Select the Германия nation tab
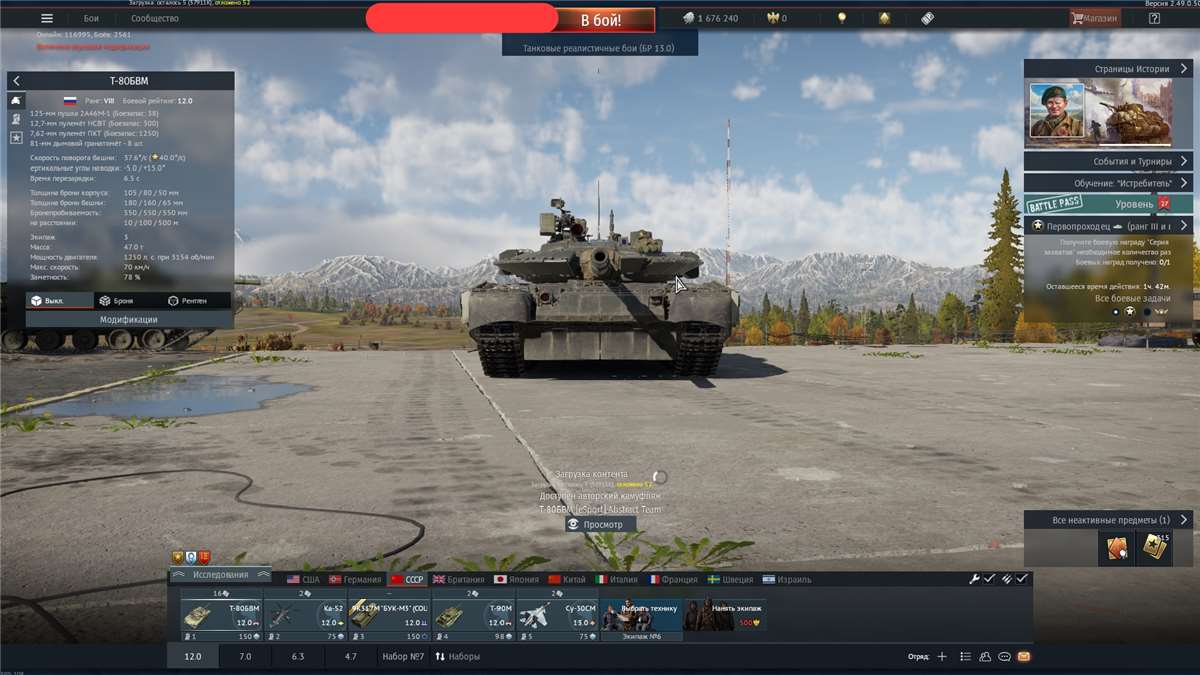The width and height of the screenshot is (1200, 675). [355, 580]
